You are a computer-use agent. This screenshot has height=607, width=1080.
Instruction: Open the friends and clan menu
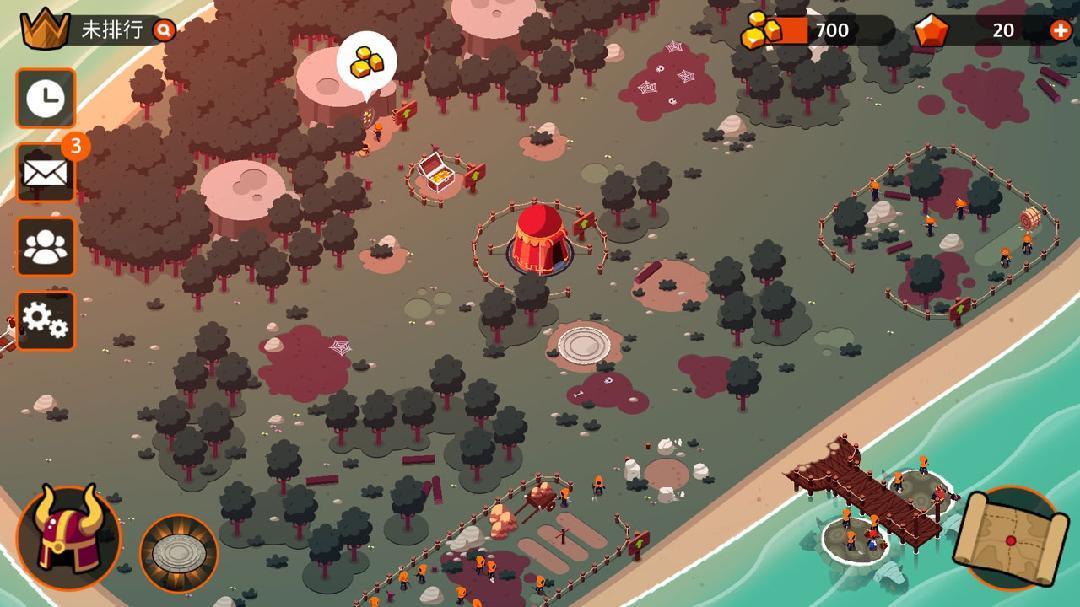coord(45,247)
